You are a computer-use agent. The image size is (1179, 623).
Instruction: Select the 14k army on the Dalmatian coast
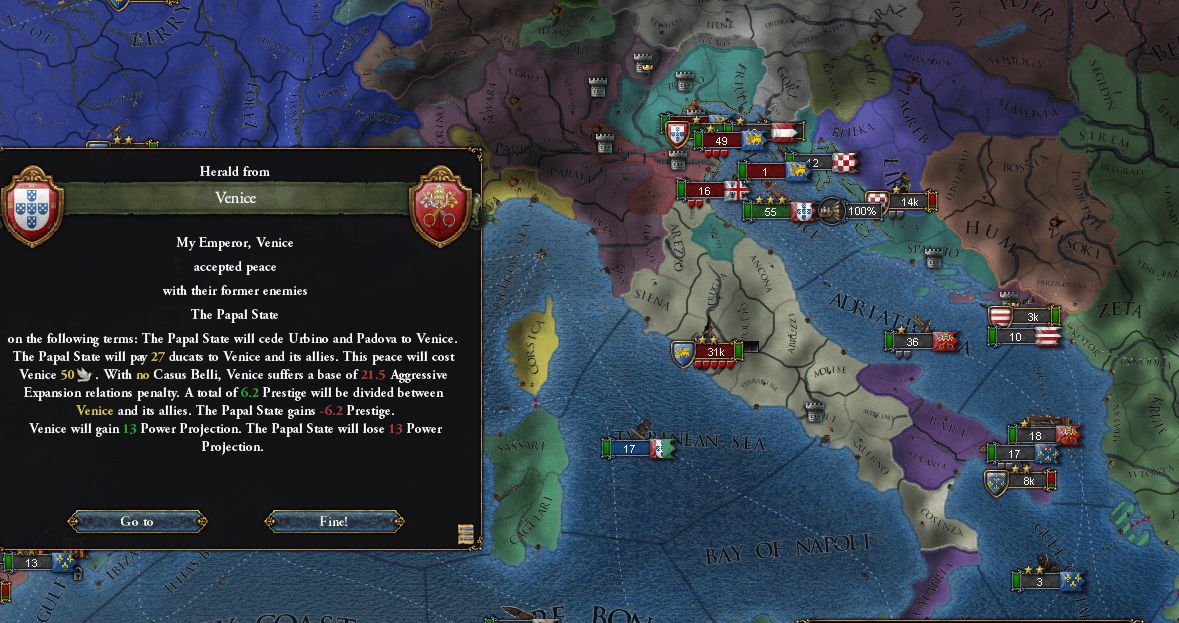click(909, 202)
